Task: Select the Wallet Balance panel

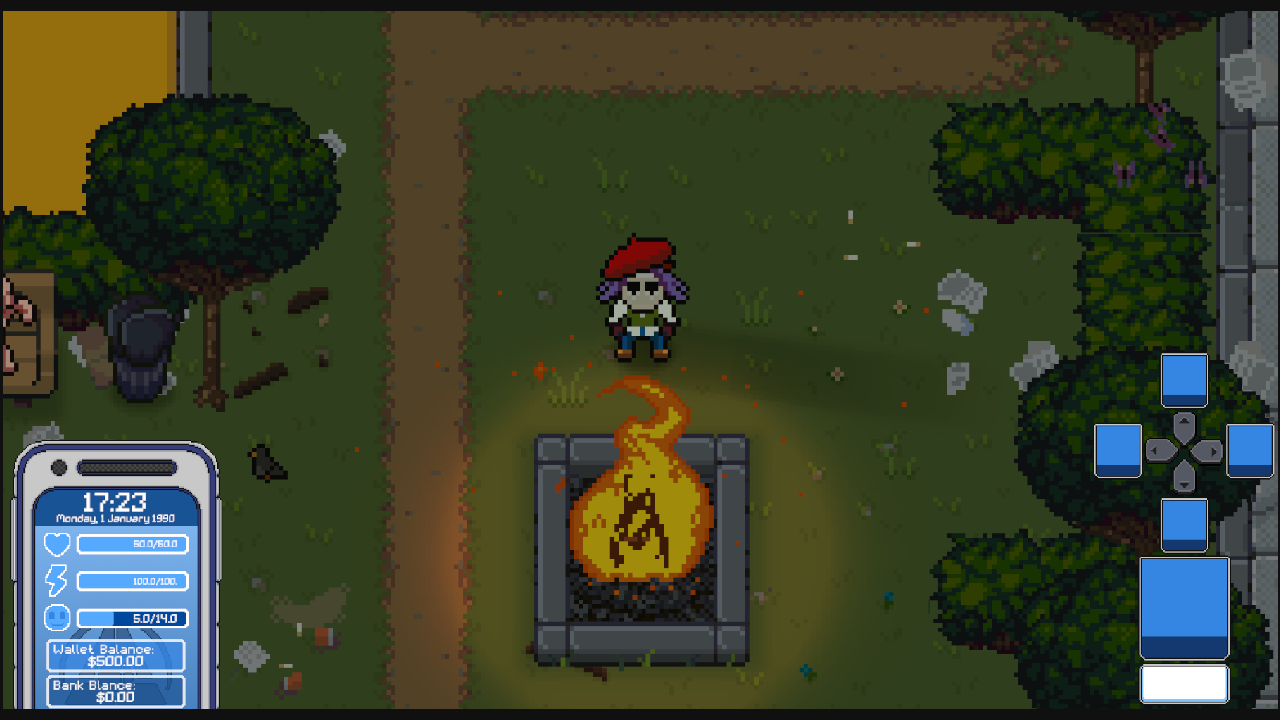Action: [x=114, y=656]
